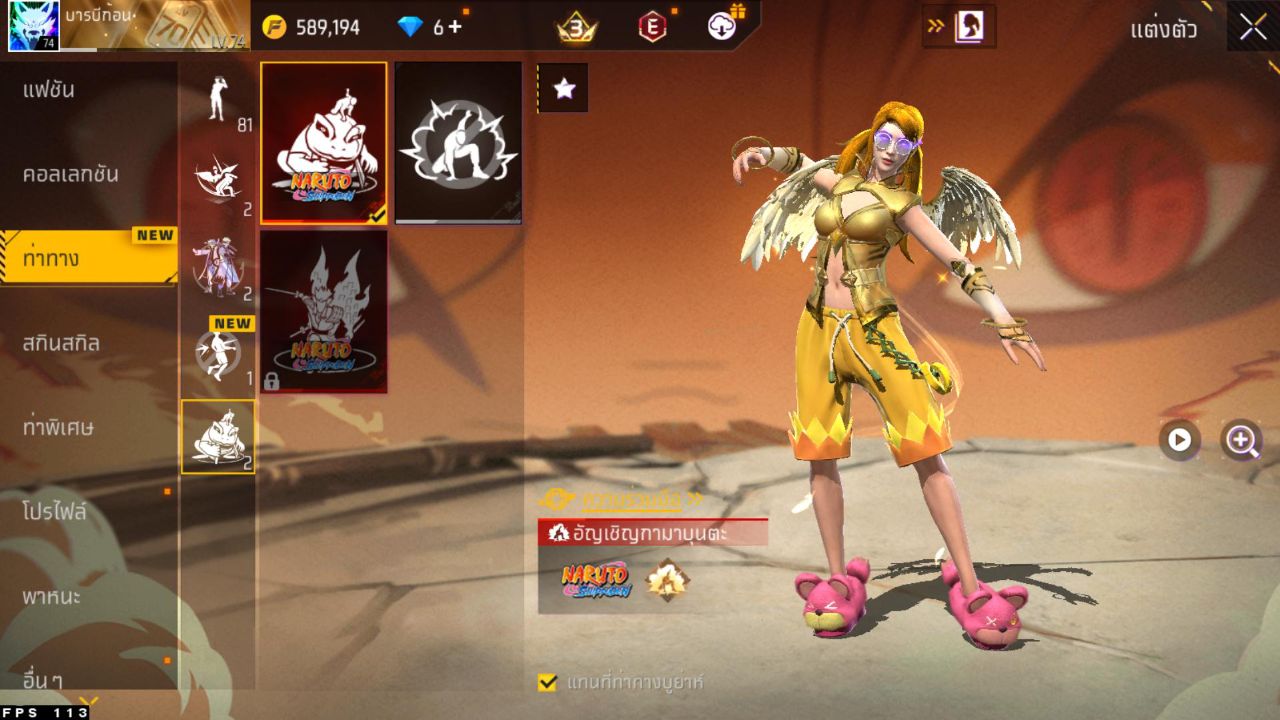Open the cloud download gift icon
This screenshot has width=1280, height=720.
722,27
